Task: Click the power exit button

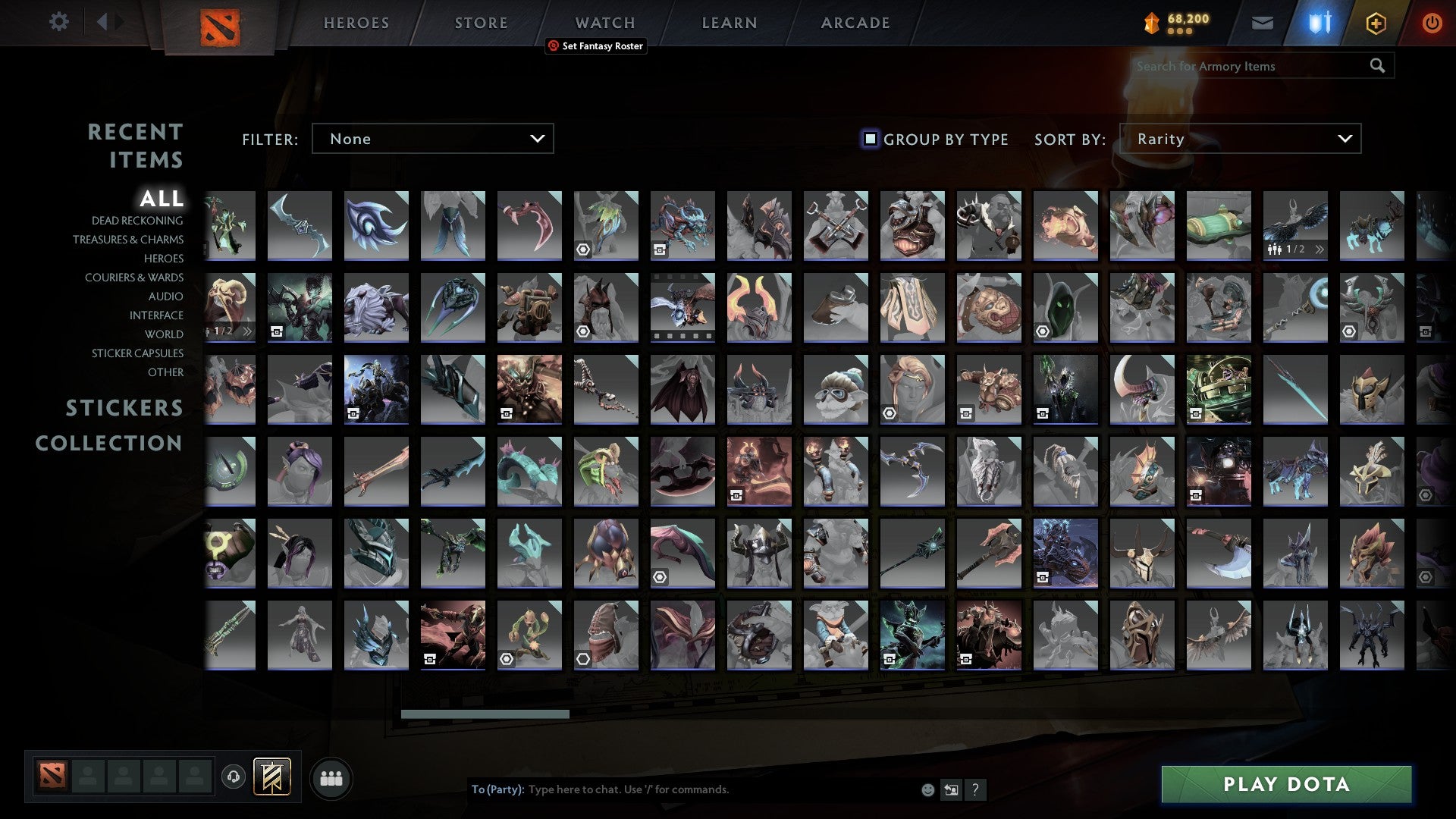Action: pyautogui.click(x=1432, y=22)
